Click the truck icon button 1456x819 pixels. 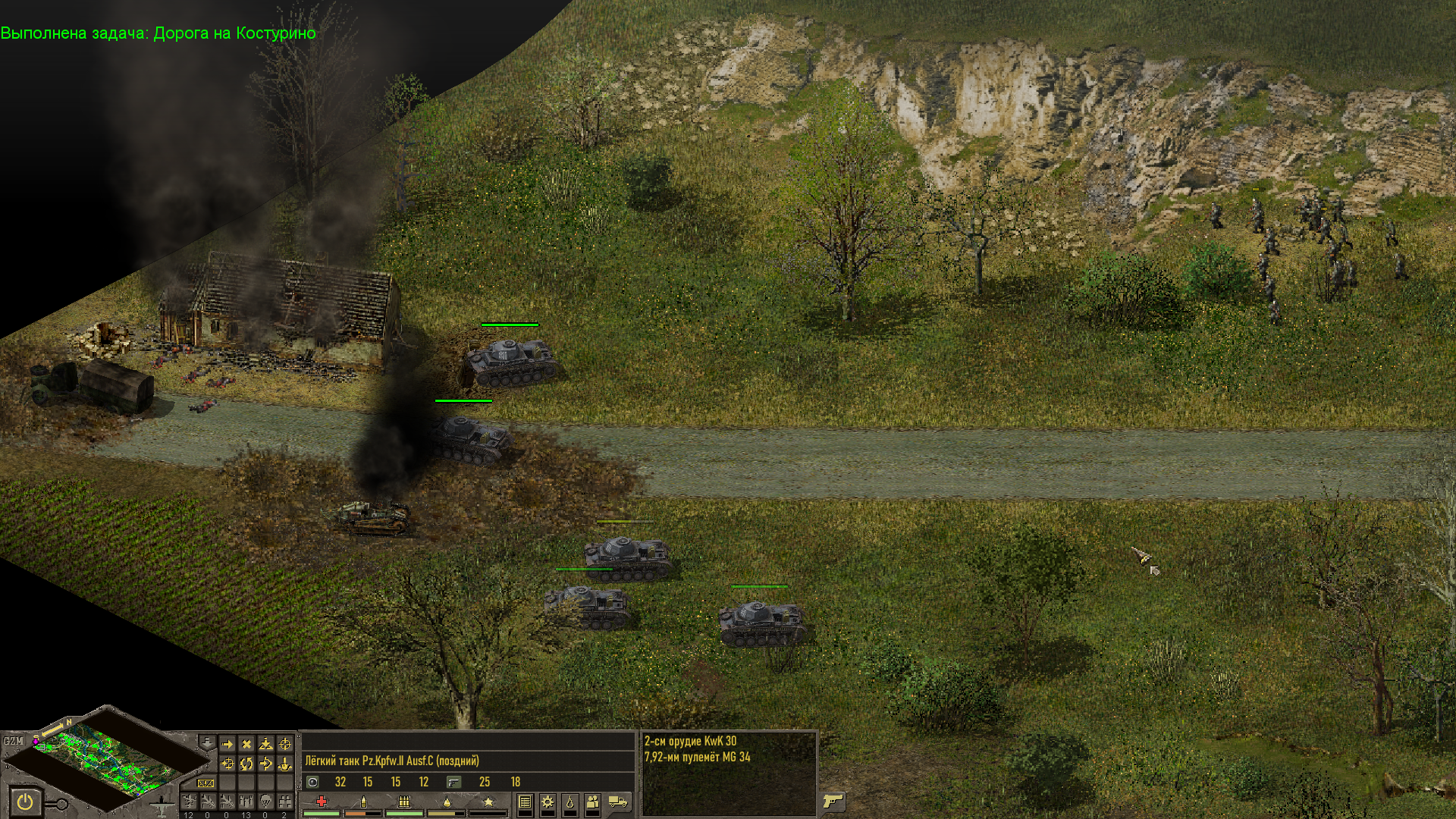[618, 802]
